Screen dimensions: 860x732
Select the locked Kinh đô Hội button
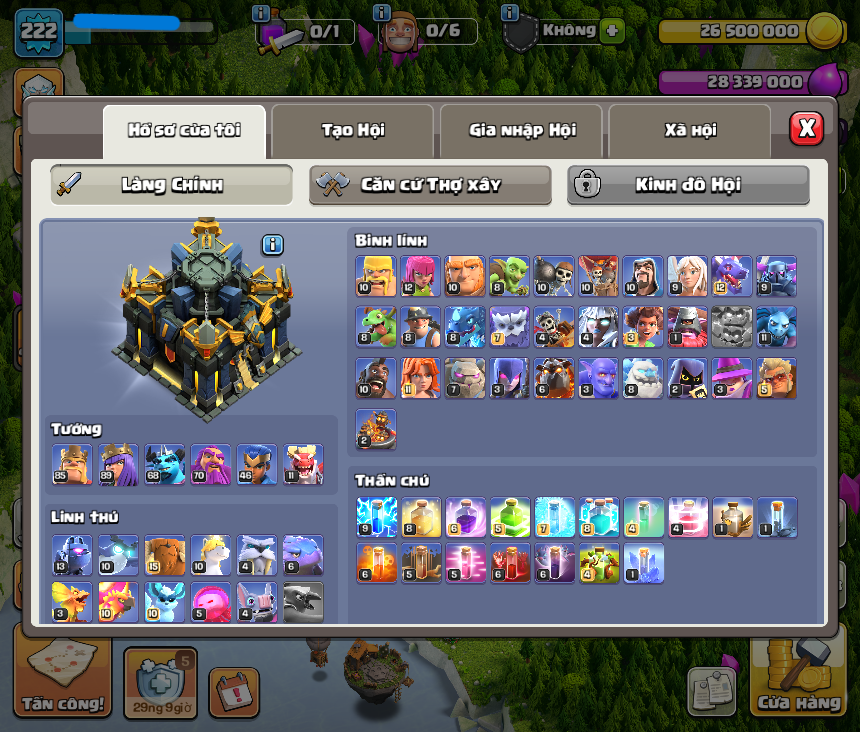click(688, 185)
